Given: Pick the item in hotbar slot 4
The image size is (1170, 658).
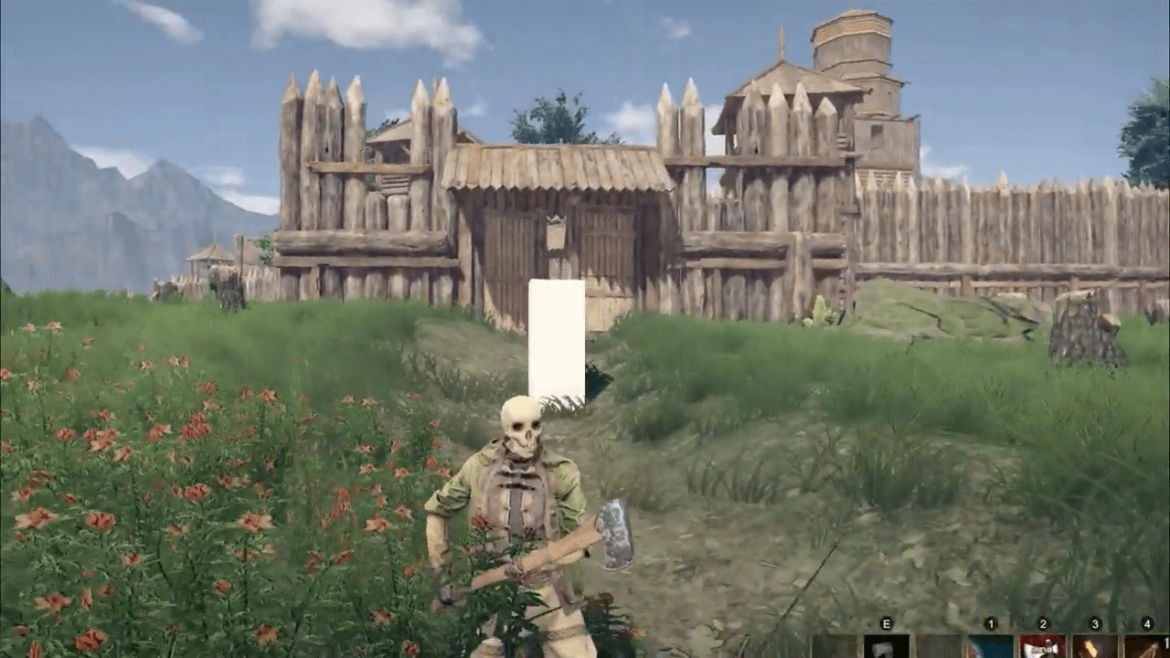Looking at the screenshot, I should pyautogui.click(x=1147, y=647).
